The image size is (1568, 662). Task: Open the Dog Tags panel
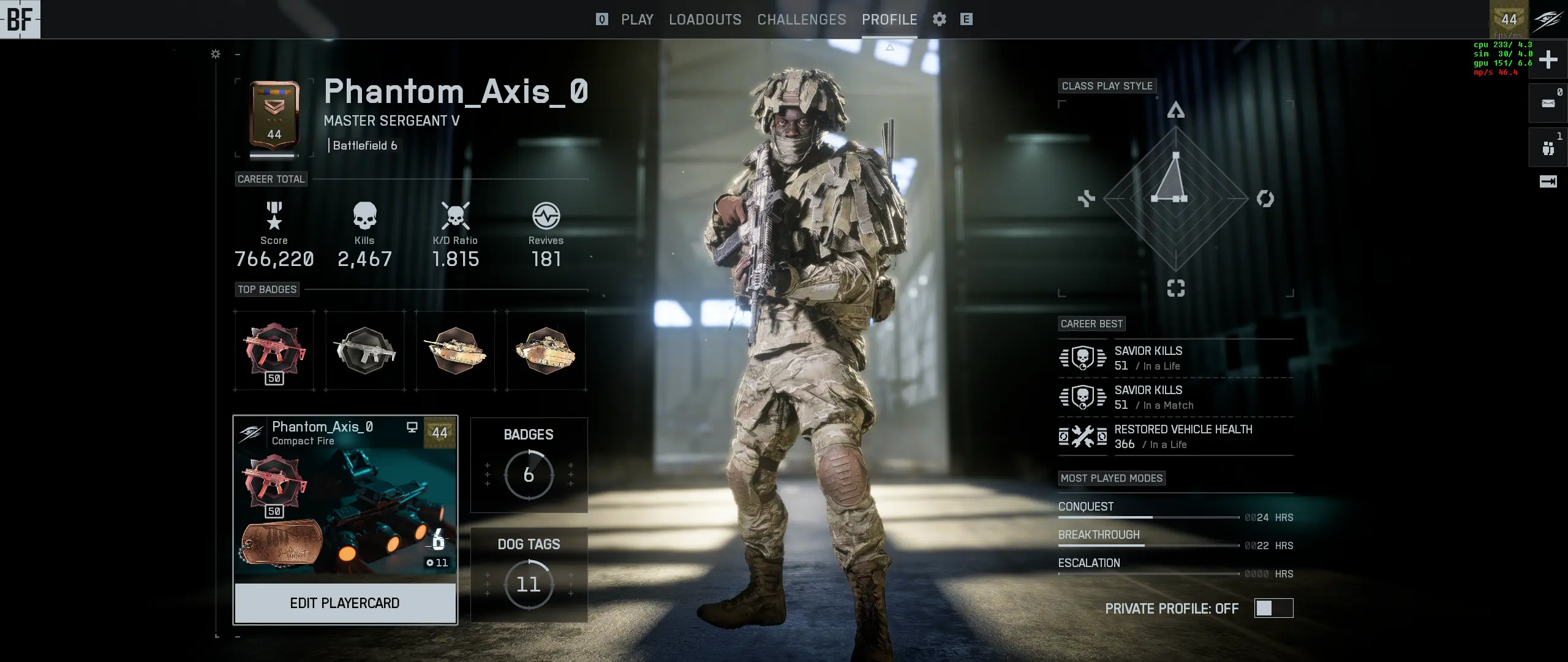[x=529, y=575]
